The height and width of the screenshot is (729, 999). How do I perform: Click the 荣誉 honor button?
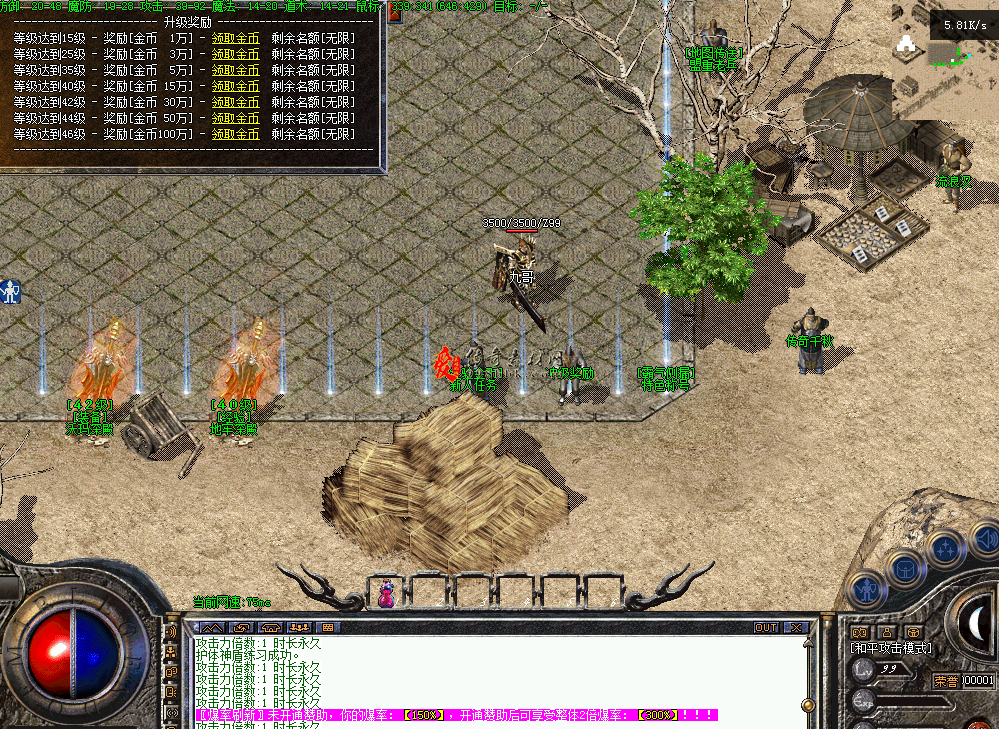point(946,681)
